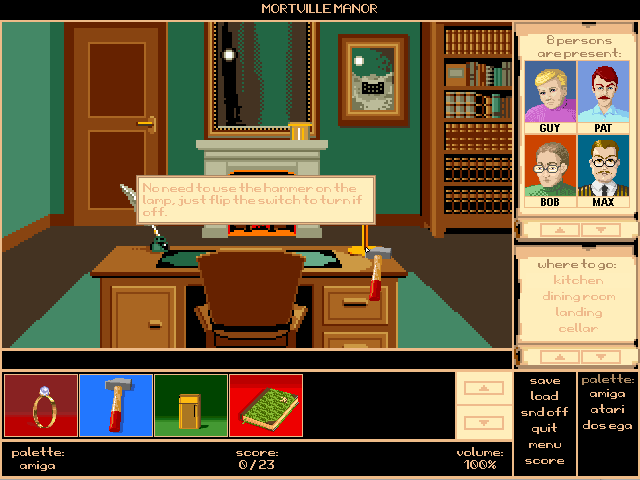Choose the green book in inventory
This screenshot has height=480, width=640.
pyautogui.click(x=266, y=405)
